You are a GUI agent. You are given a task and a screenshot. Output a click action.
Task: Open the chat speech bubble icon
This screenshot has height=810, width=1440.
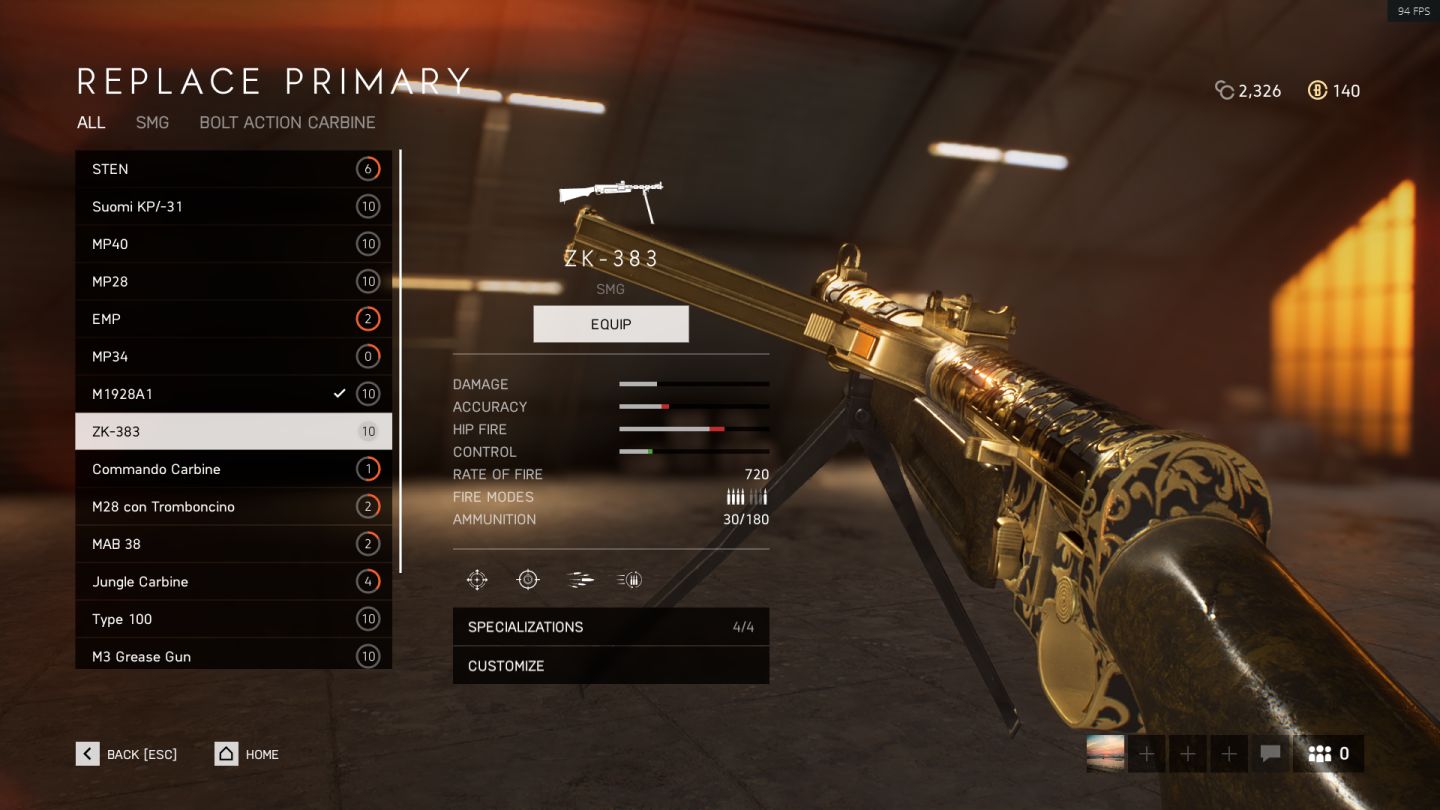pyautogui.click(x=1270, y=754)
